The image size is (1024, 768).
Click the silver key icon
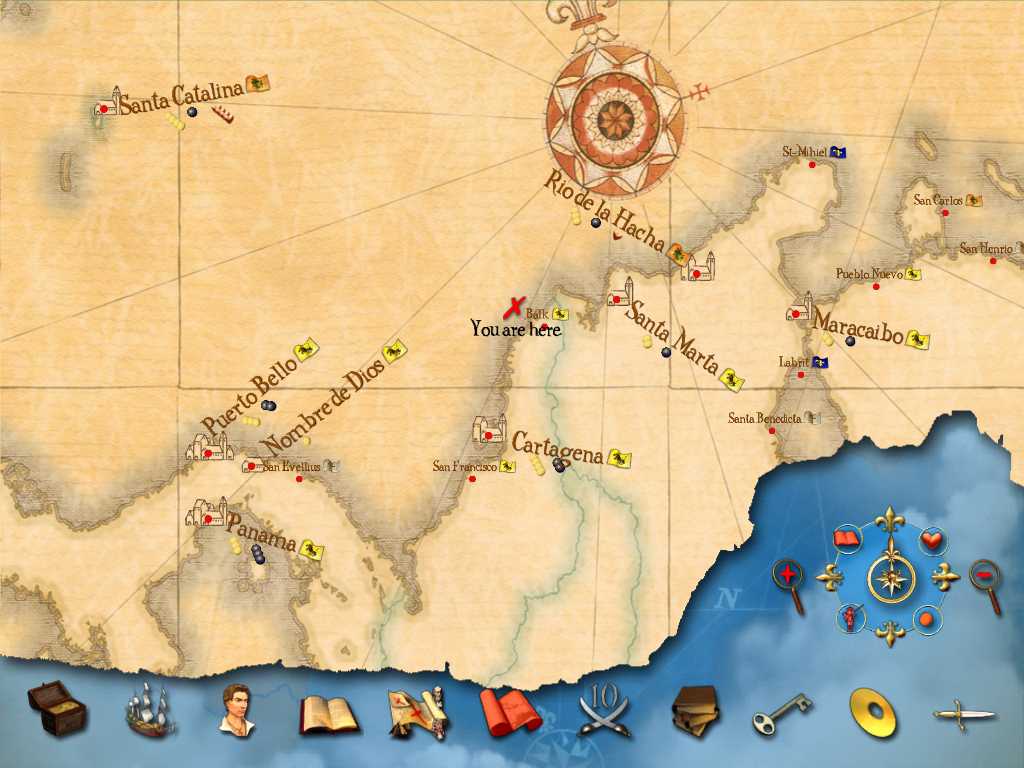point(782,713)
